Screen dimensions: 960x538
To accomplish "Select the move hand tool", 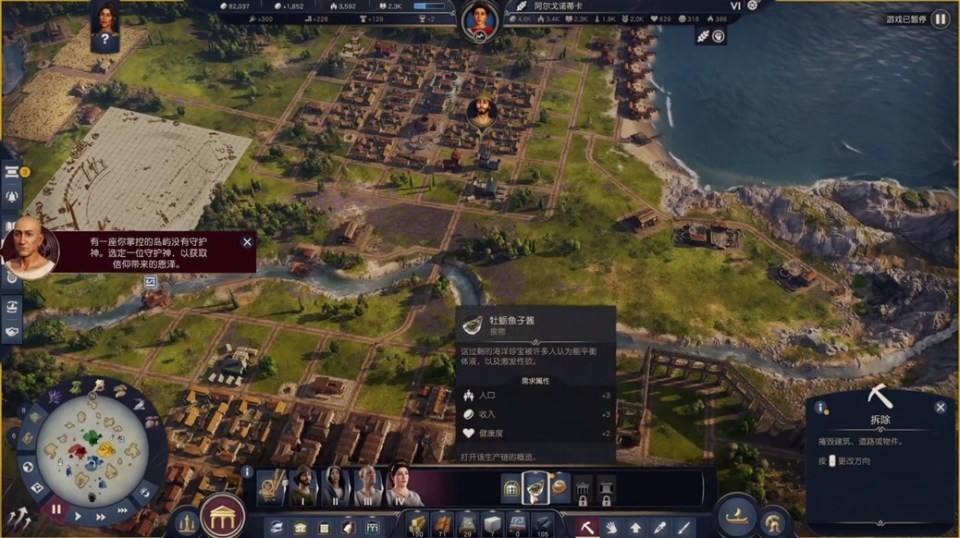I will pos(611,525).
